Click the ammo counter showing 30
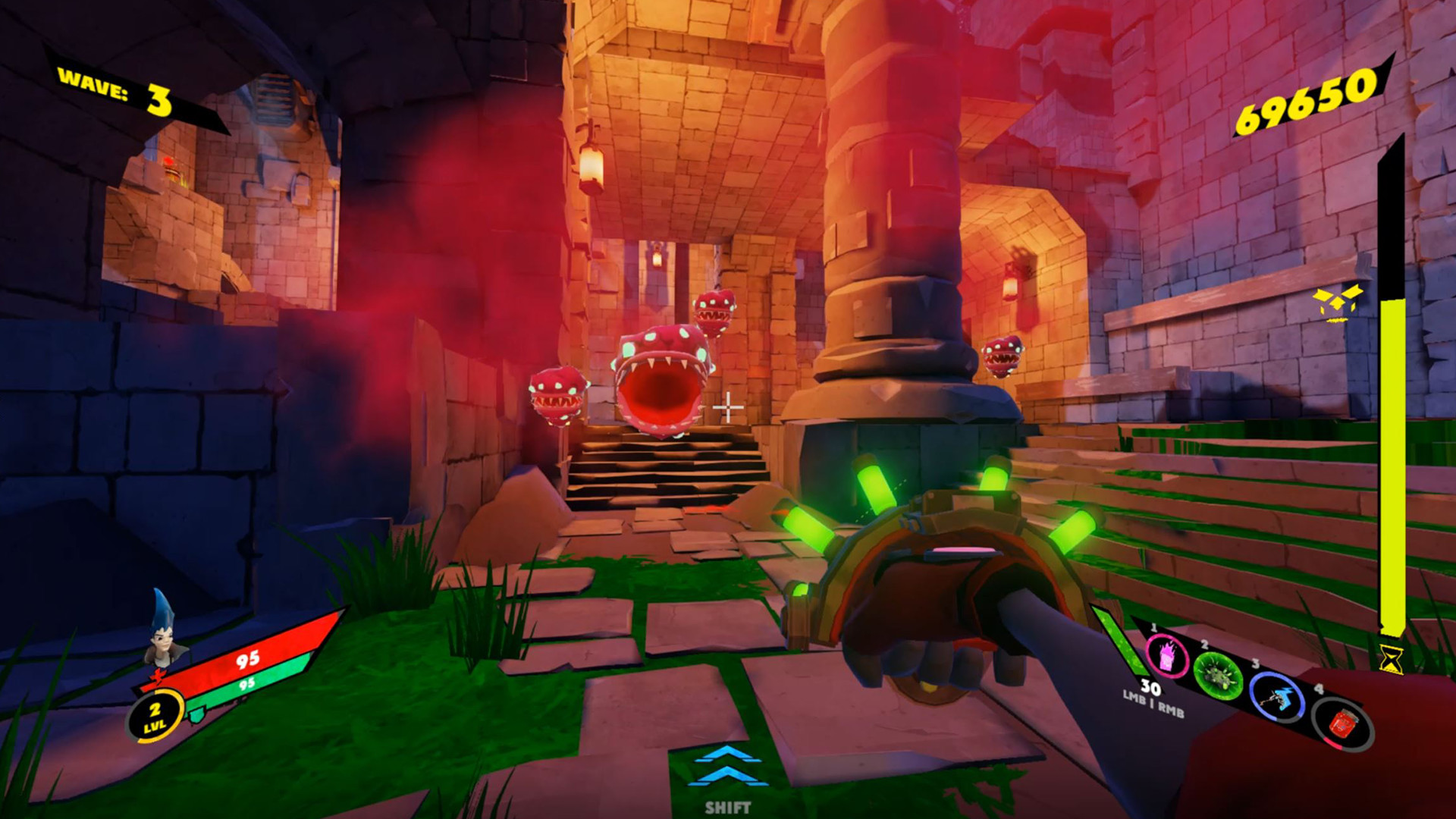The width and height of the screenshot is (1456, 819). 1150,688
